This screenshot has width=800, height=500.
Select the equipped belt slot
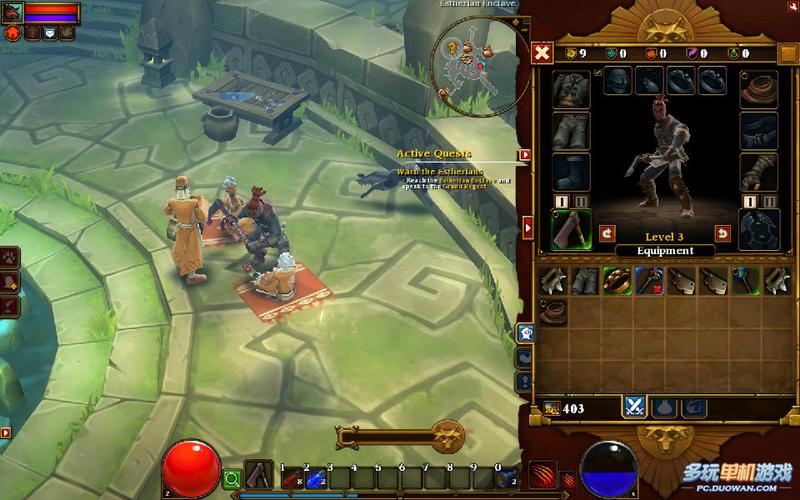758,130
